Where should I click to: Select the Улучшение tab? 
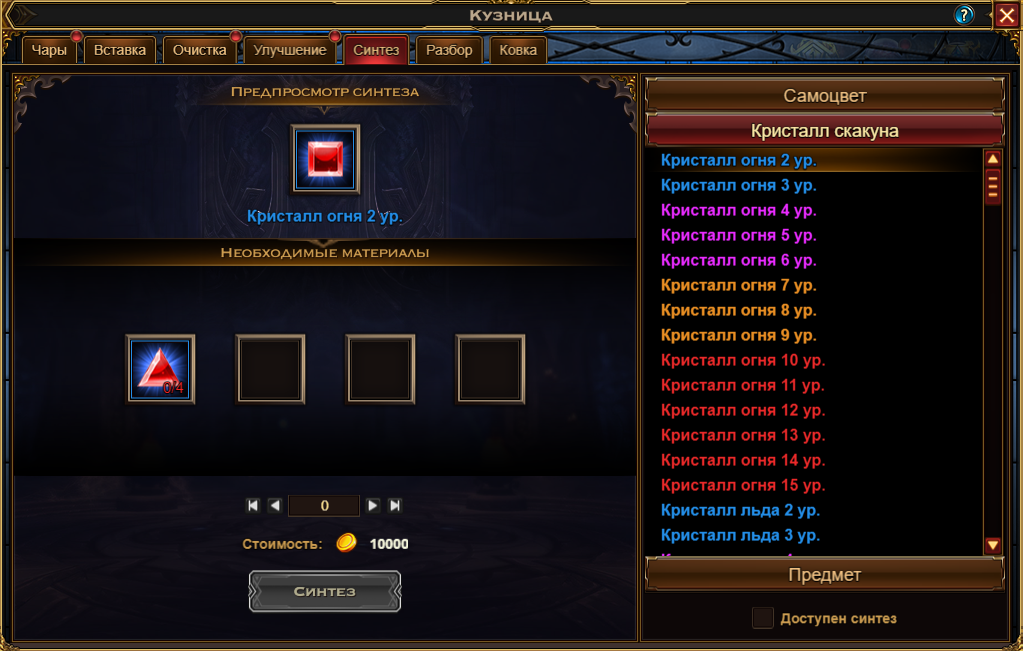point(290,50)
